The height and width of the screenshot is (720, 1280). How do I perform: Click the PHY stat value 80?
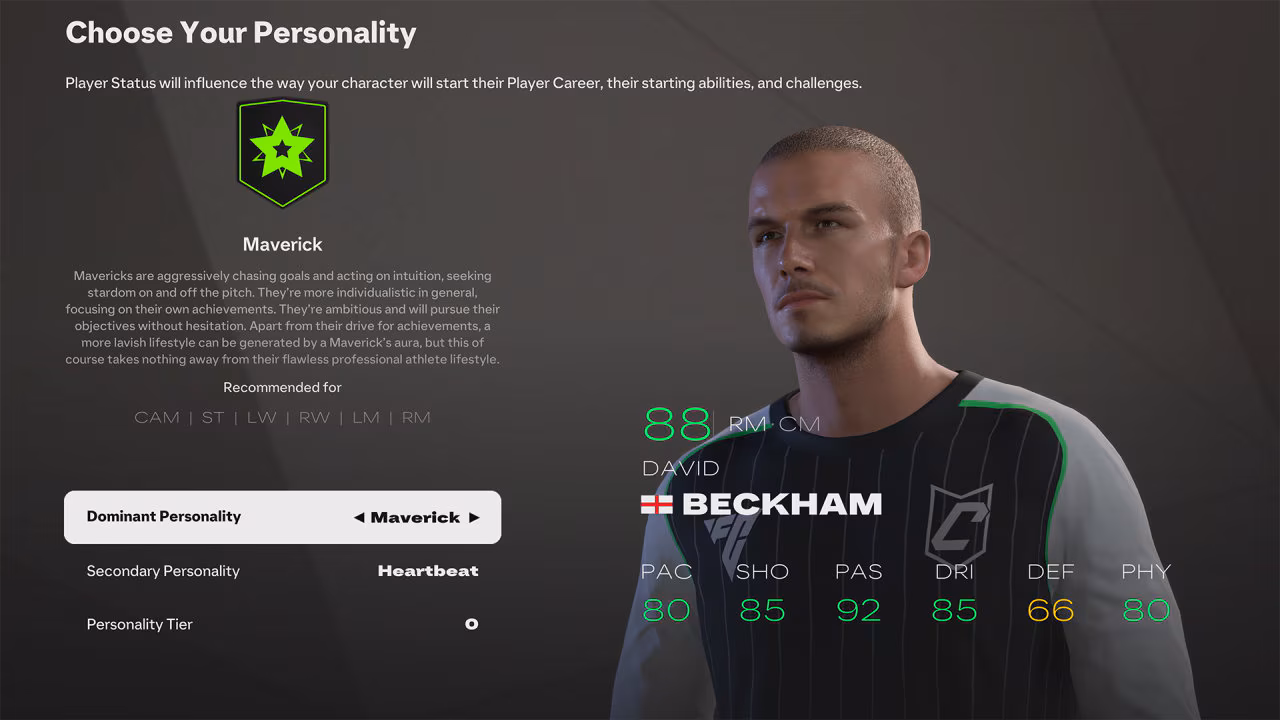click(x=1144, y=609)
